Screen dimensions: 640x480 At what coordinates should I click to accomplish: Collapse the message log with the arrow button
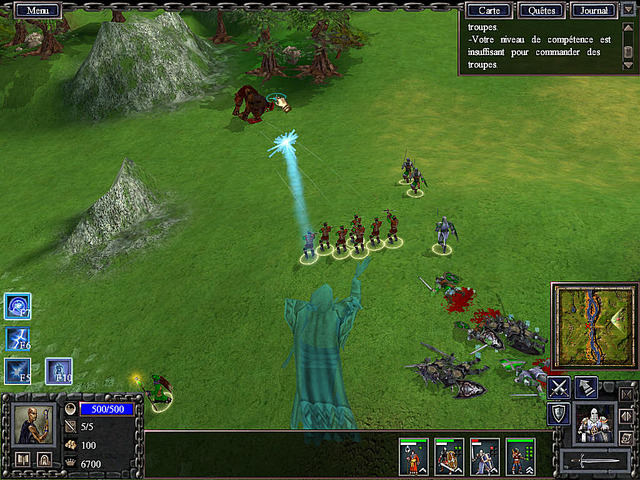[x=628, y=10]
